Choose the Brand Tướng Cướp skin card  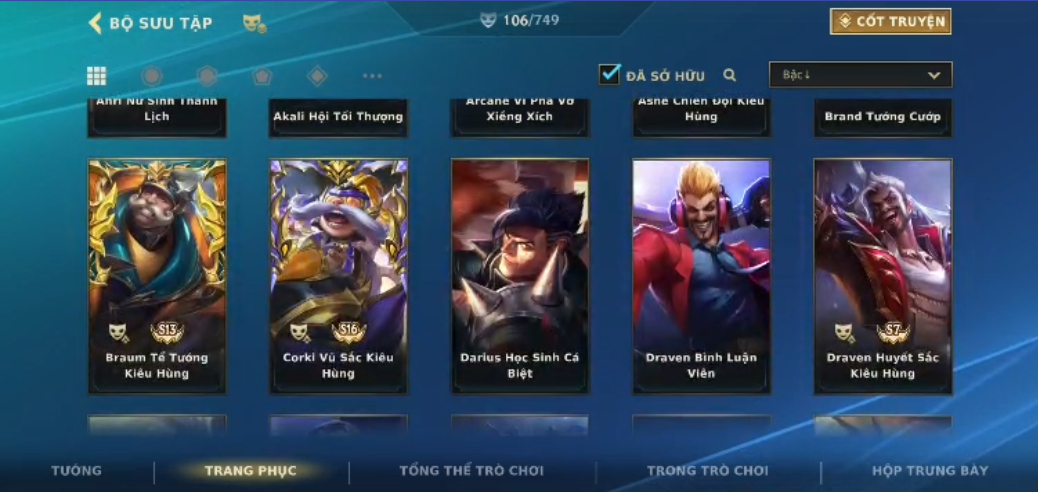coord(883,117)
